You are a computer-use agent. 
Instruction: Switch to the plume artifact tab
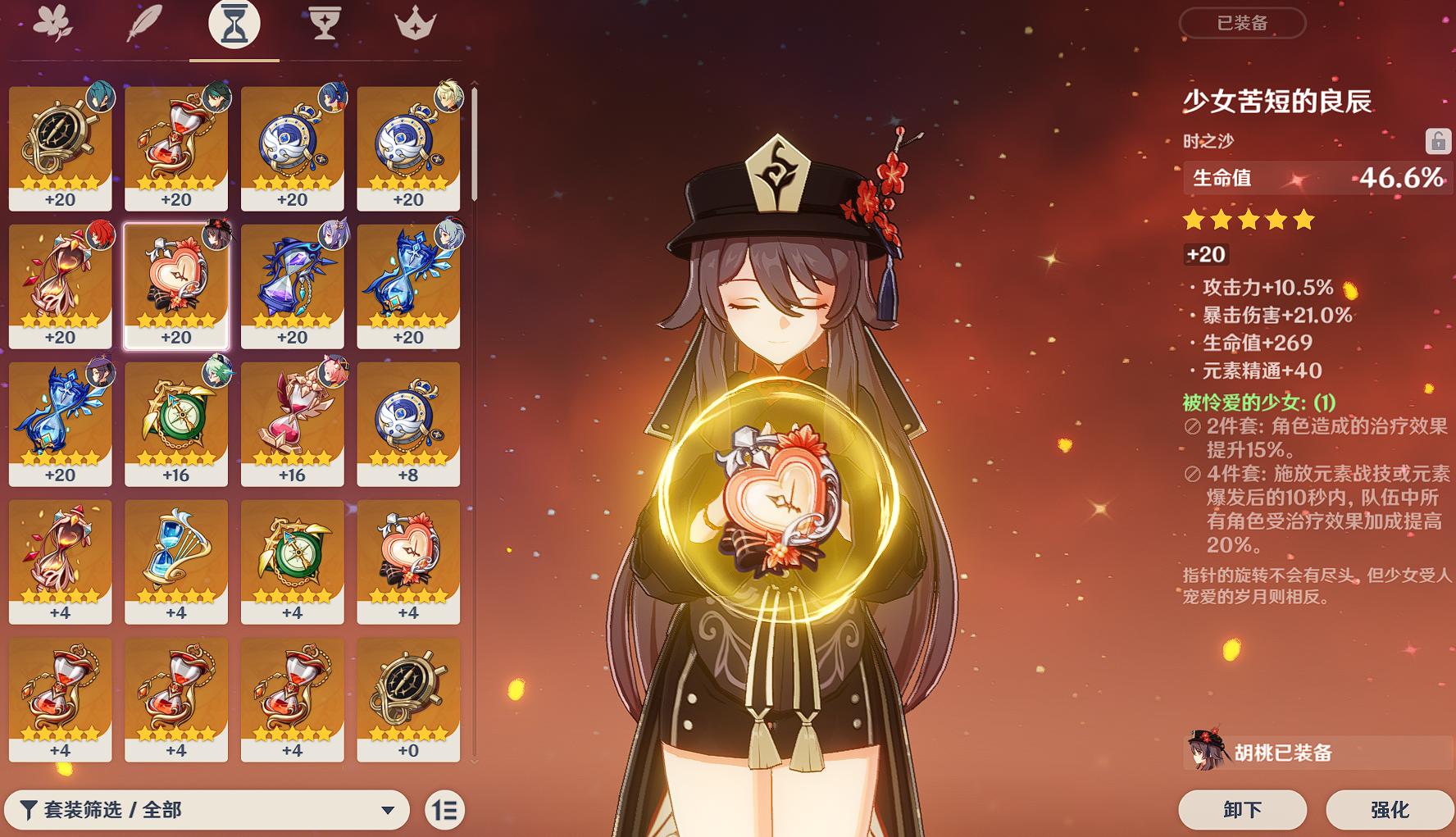click(143, 23)
